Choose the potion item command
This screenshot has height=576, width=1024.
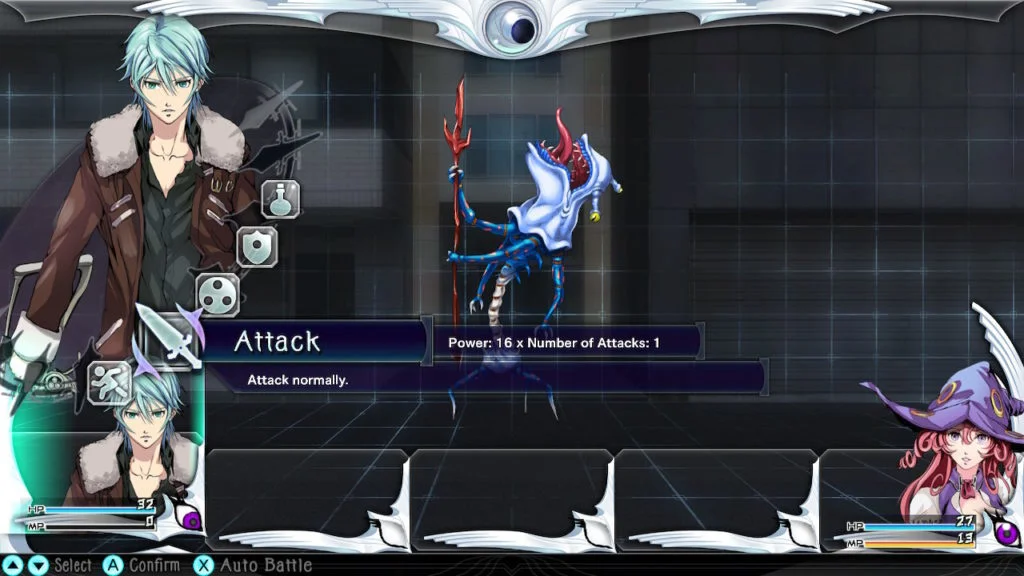pyautogui.click(x=281, y=199)
